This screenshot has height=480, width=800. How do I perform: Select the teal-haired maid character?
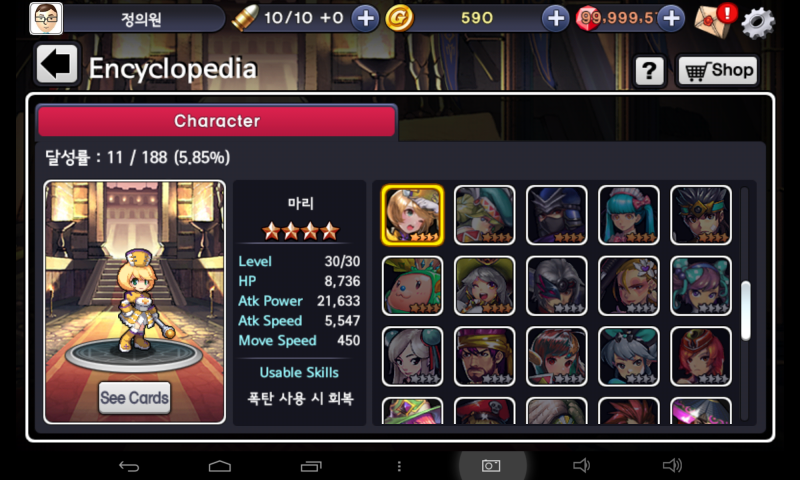pyautogui.click(x=629, y=215)
